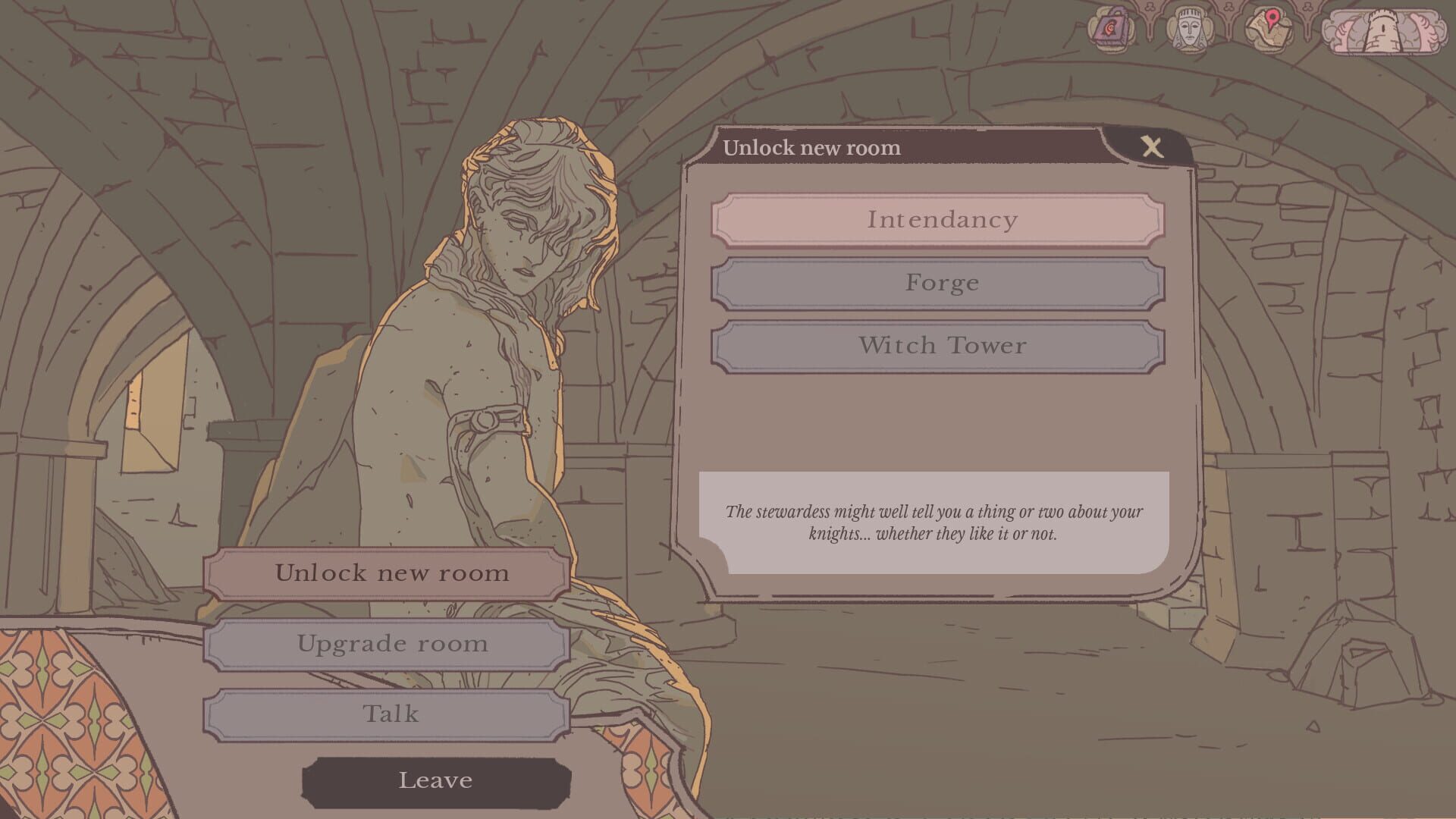This screenshot has height=819, width=1456.
Task: Click the Unlock new room header
Action: (x=811, y=148)
